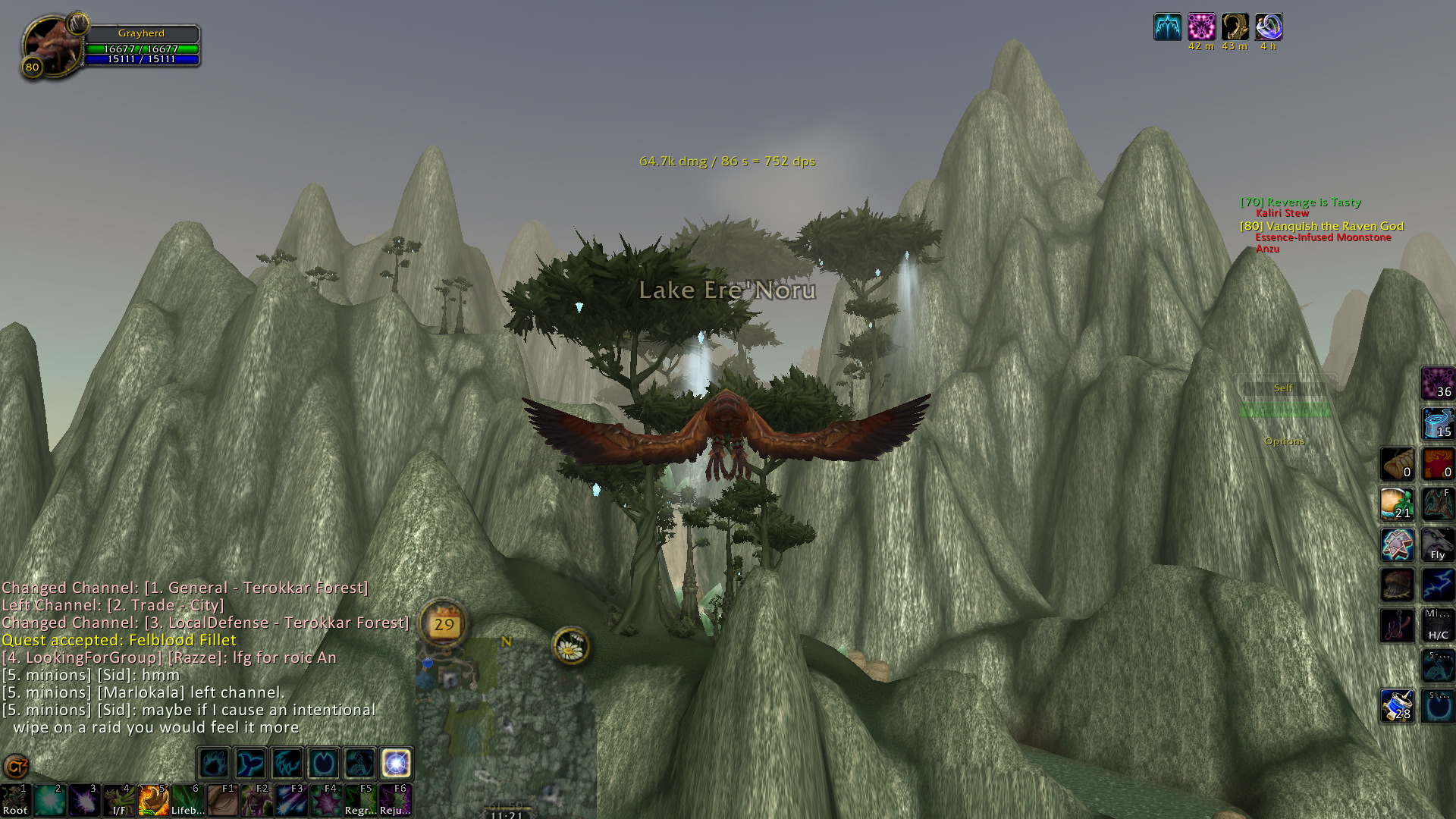Shift into bear form paw icon
This screenshot has height=819, width=1456.
(x=214, y=763)
